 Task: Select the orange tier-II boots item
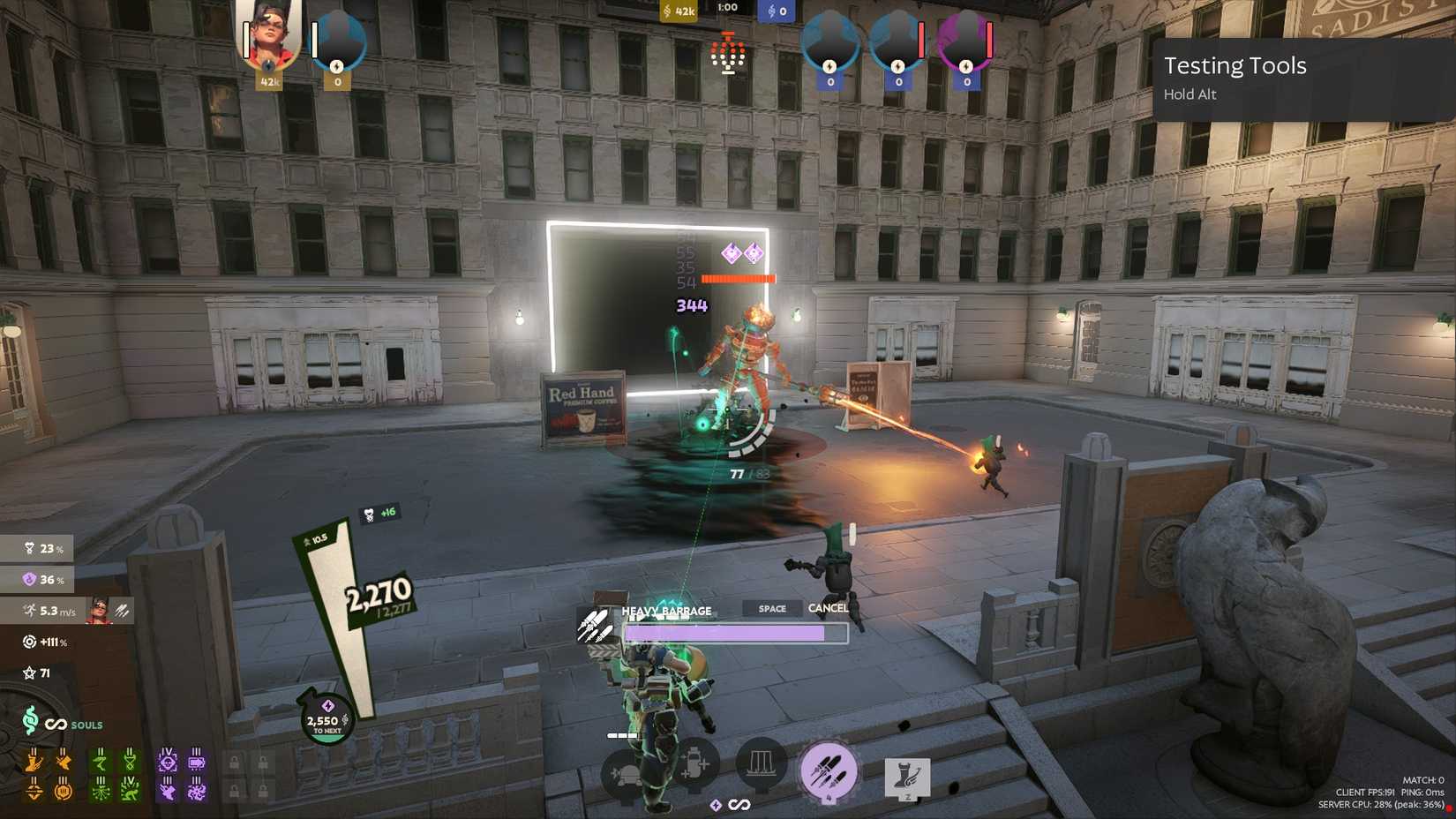coord(34,763)
